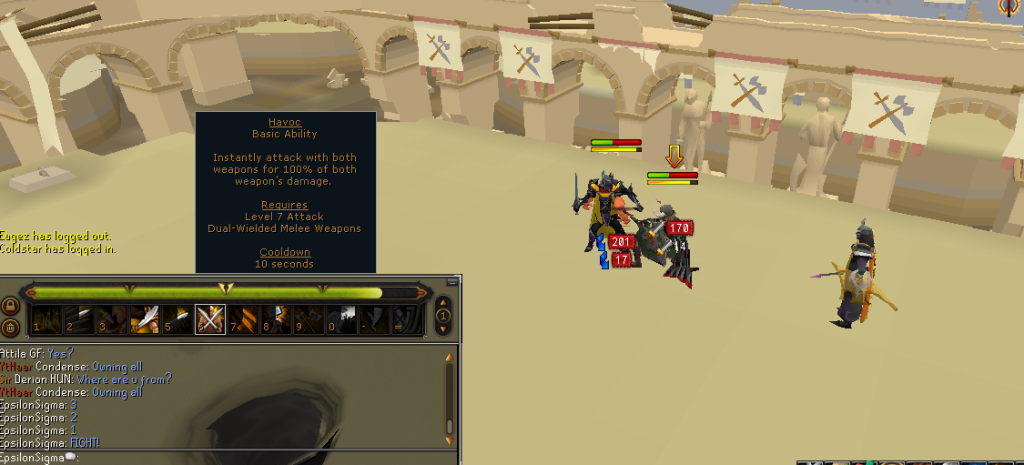Lock the action bar with padlock button
The image size is (1024, 465).
click(11, 306)
